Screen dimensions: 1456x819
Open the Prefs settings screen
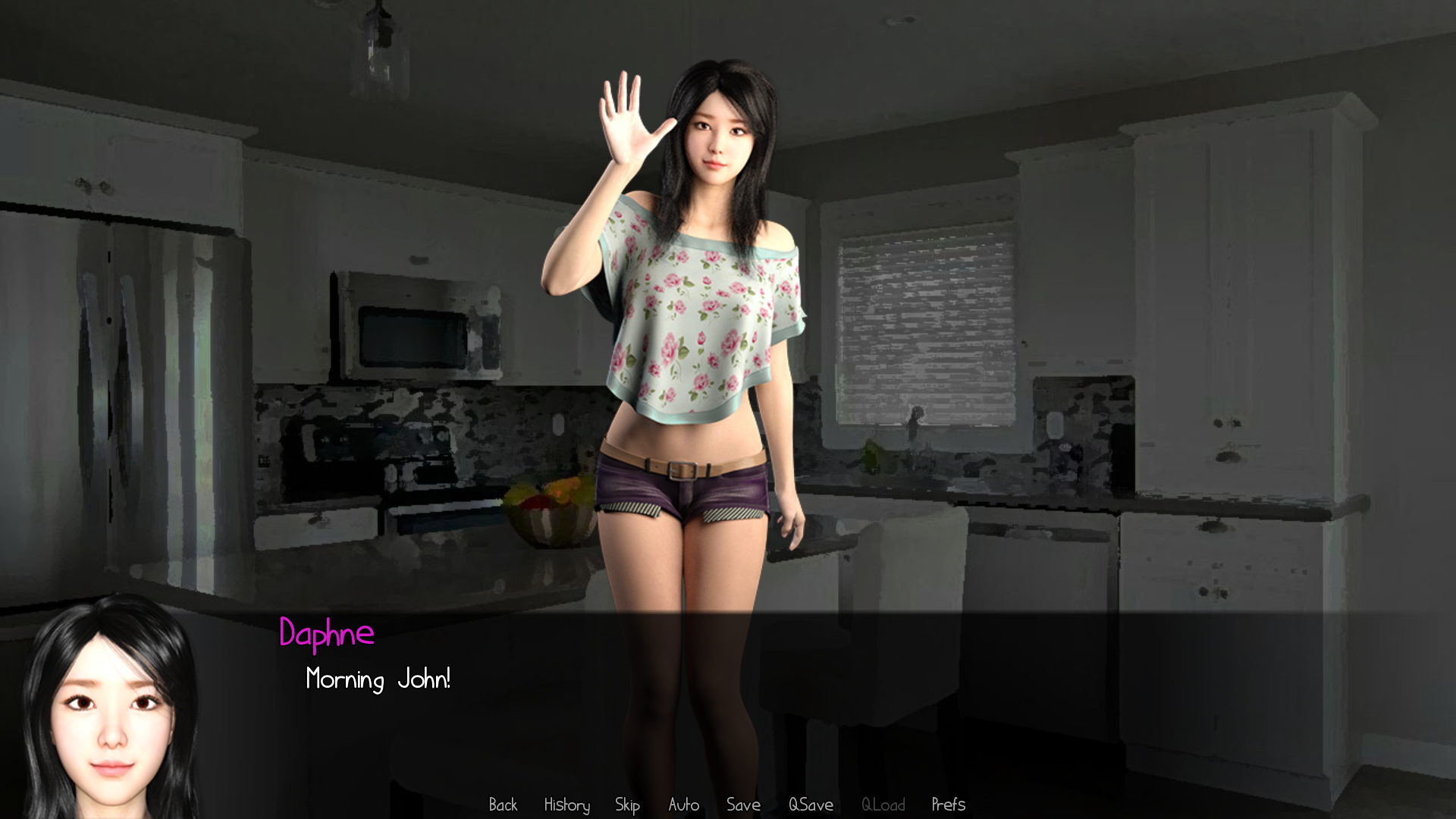(x=949, y=805)
